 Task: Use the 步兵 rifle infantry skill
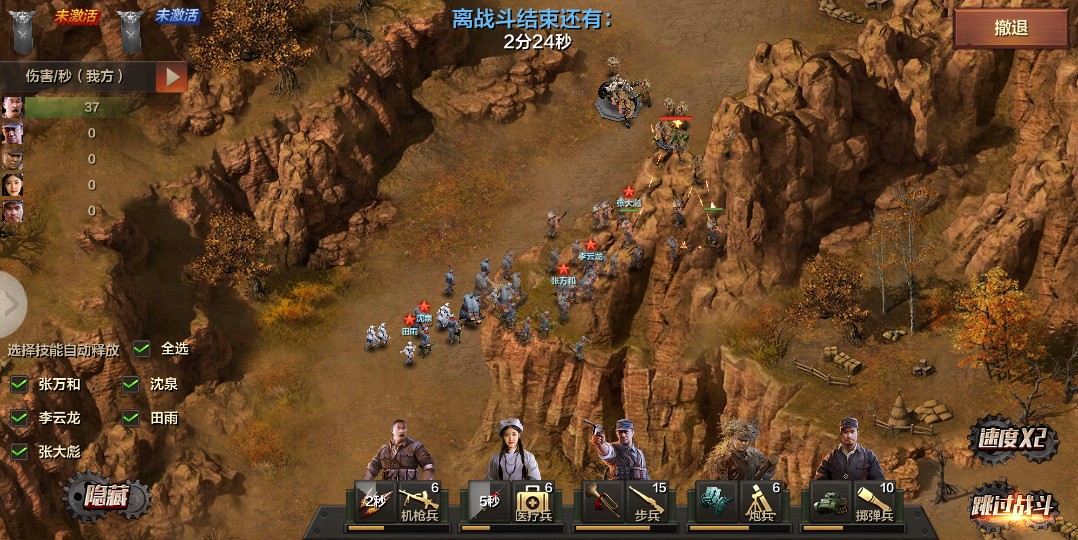[647, 501]
